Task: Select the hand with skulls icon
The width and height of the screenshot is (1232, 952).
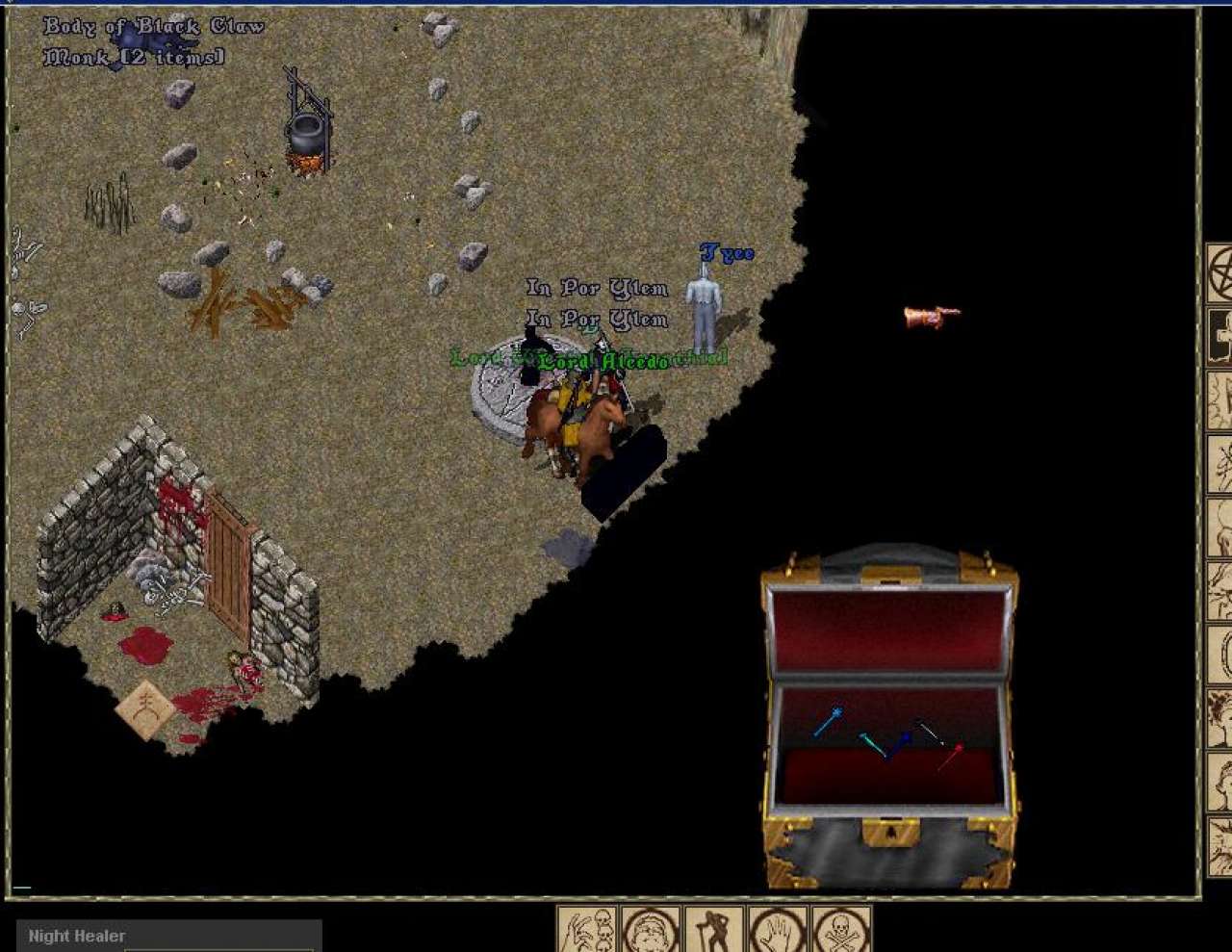Action: 586,930
